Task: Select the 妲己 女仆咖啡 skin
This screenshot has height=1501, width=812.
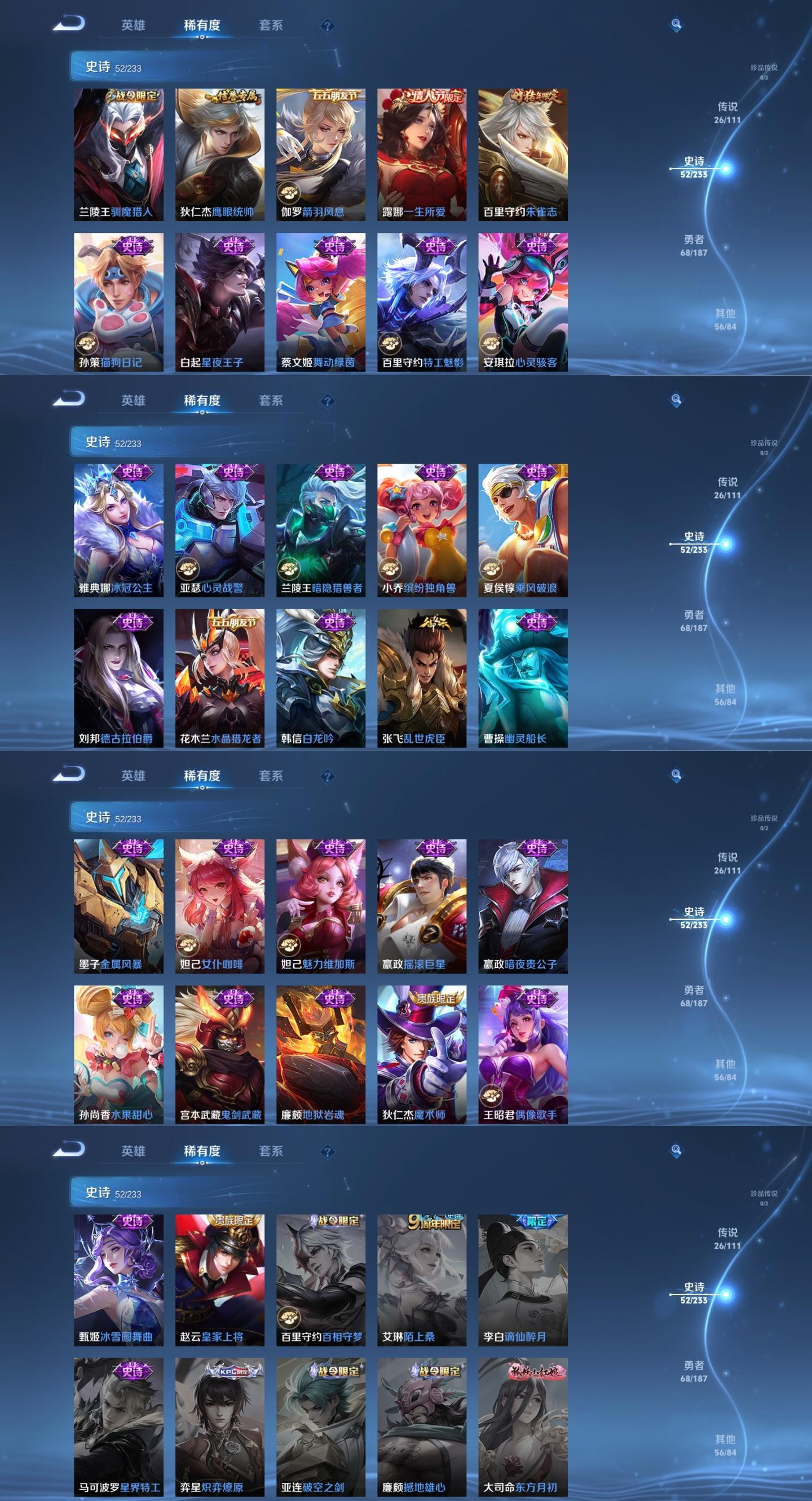Action: tap(219, 905)
